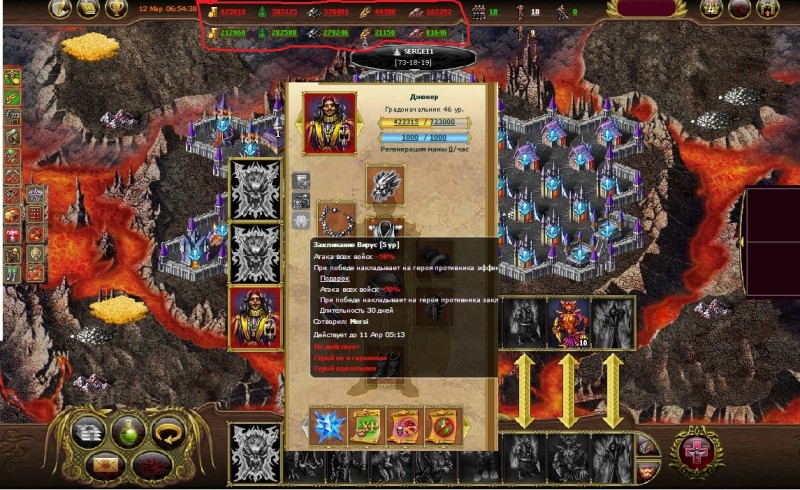
Task: Open the trophy icon in the top bar
Action: 117,9
